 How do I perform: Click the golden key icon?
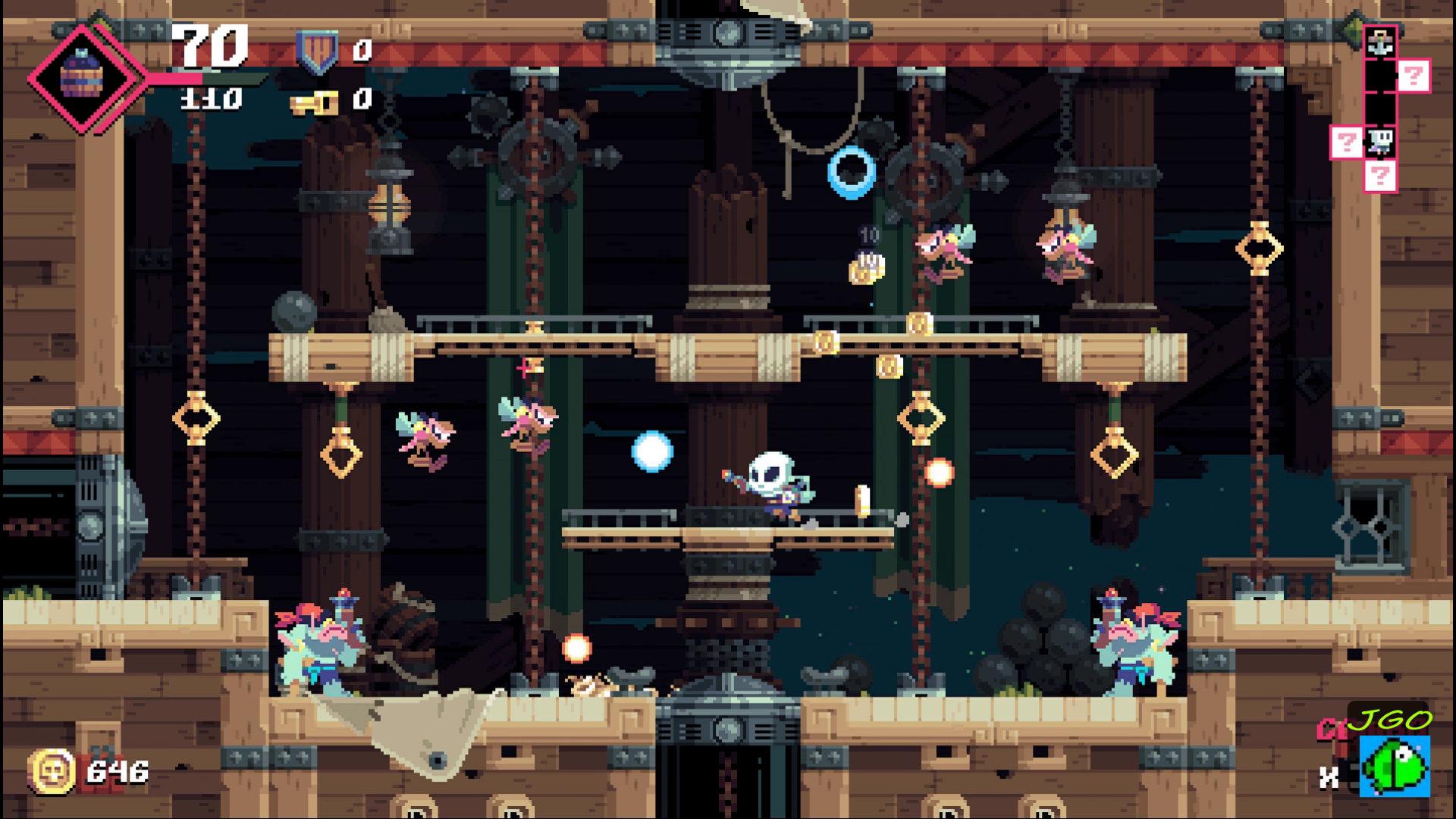pos(314,101)
